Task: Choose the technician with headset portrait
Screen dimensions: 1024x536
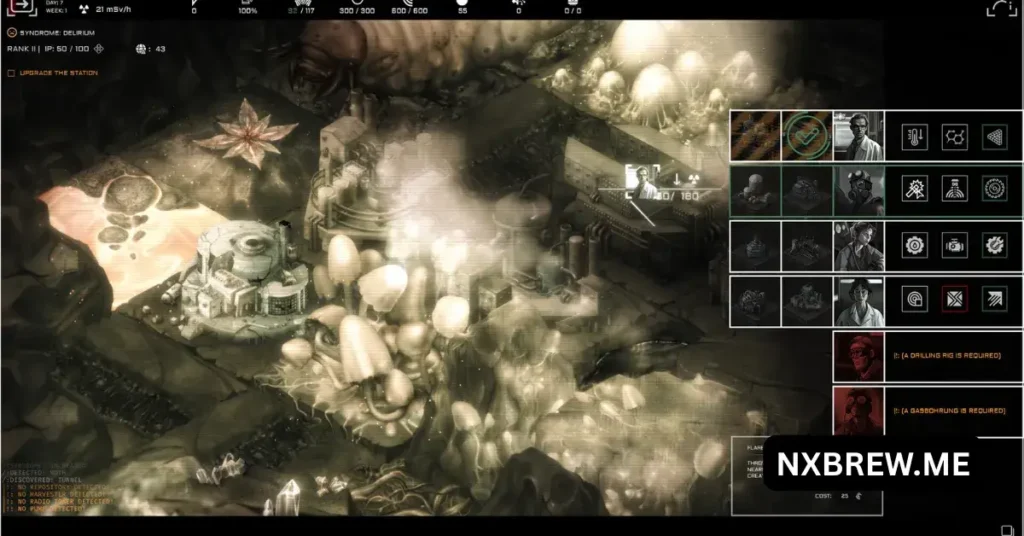Action: (858, 246)
